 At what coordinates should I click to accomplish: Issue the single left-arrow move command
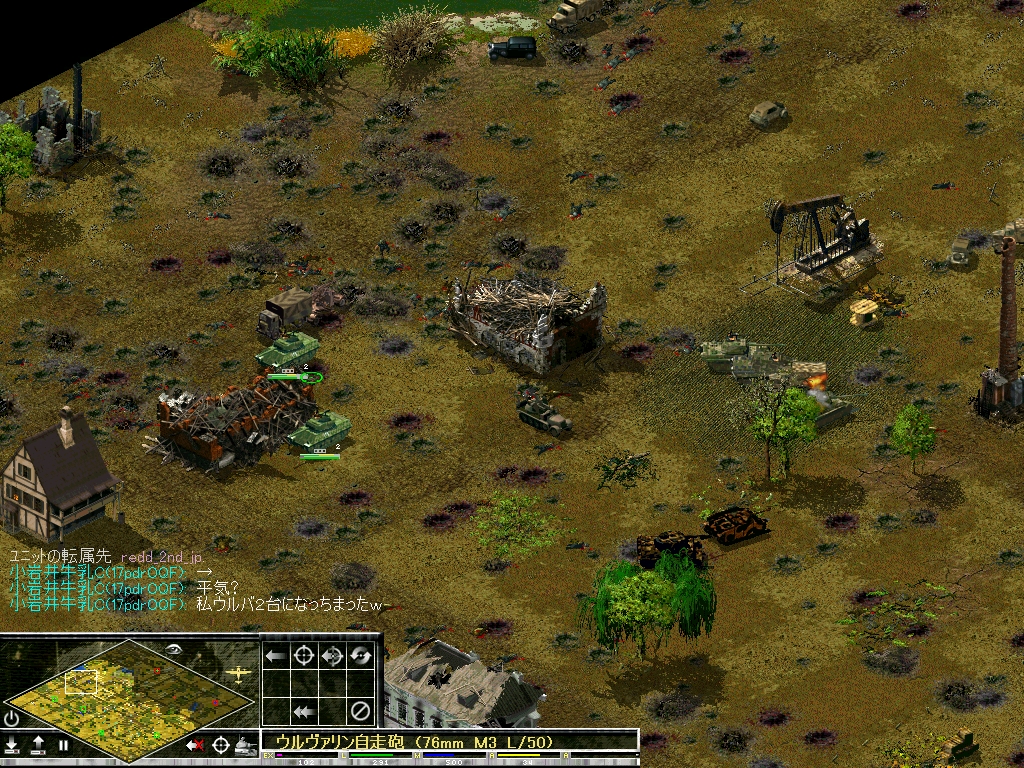click(x=276, y=656)
